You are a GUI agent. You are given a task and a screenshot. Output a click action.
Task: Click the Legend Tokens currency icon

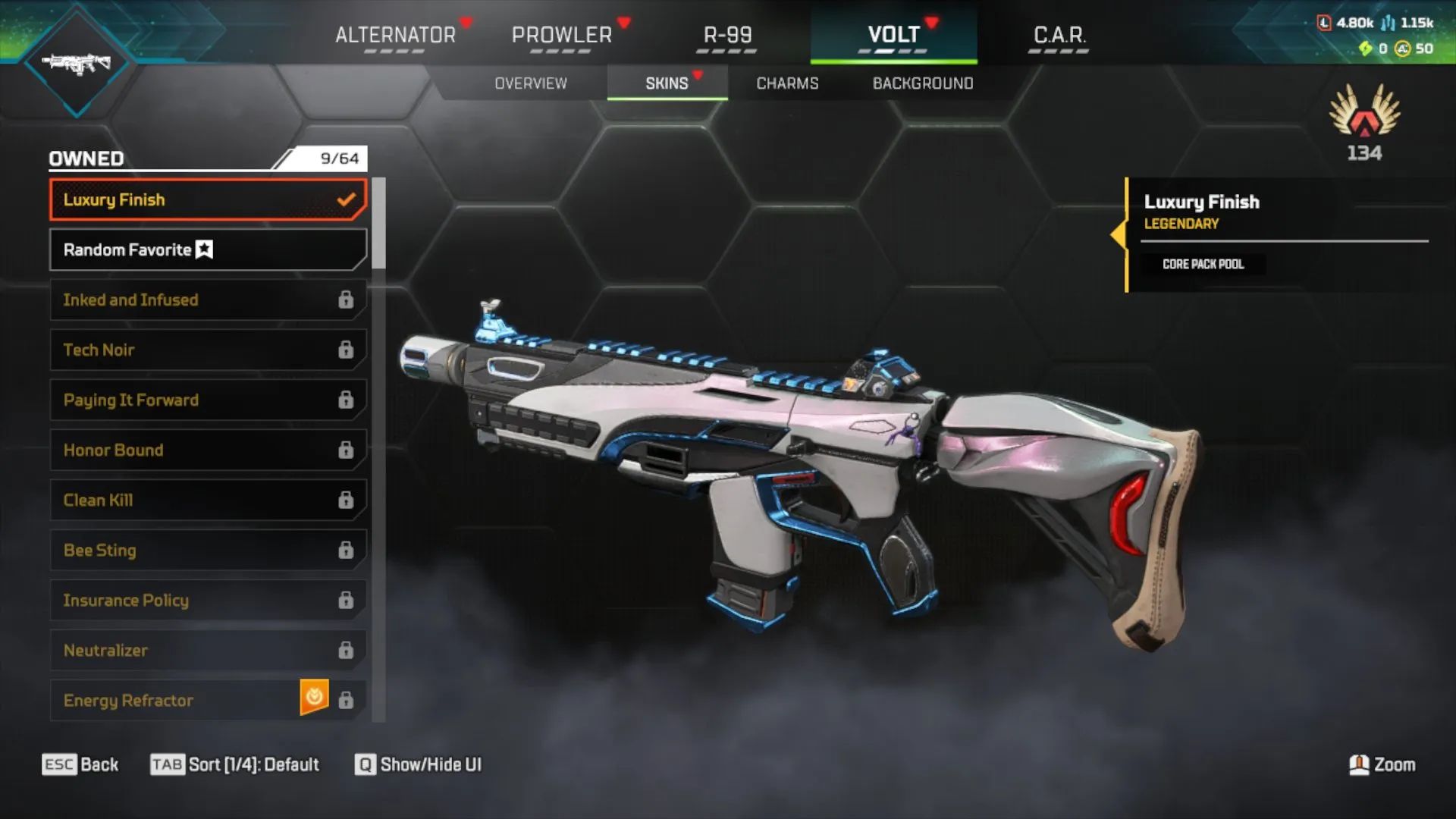pos(1324,24)
